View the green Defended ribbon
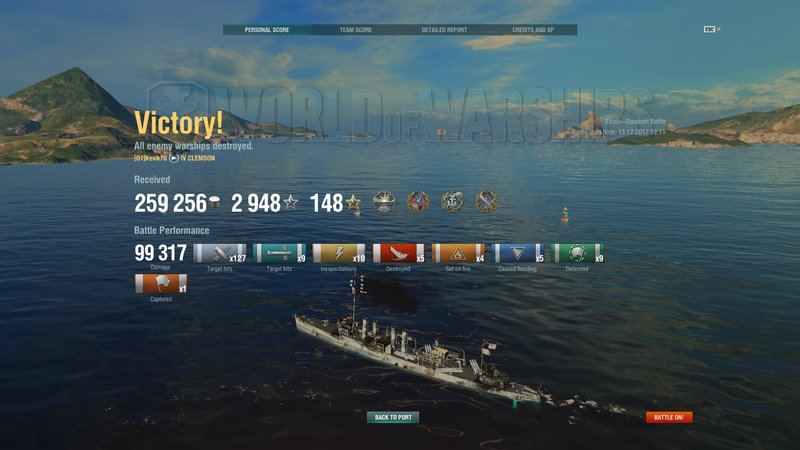The image size is (800, 450). (x=578, y=253)
